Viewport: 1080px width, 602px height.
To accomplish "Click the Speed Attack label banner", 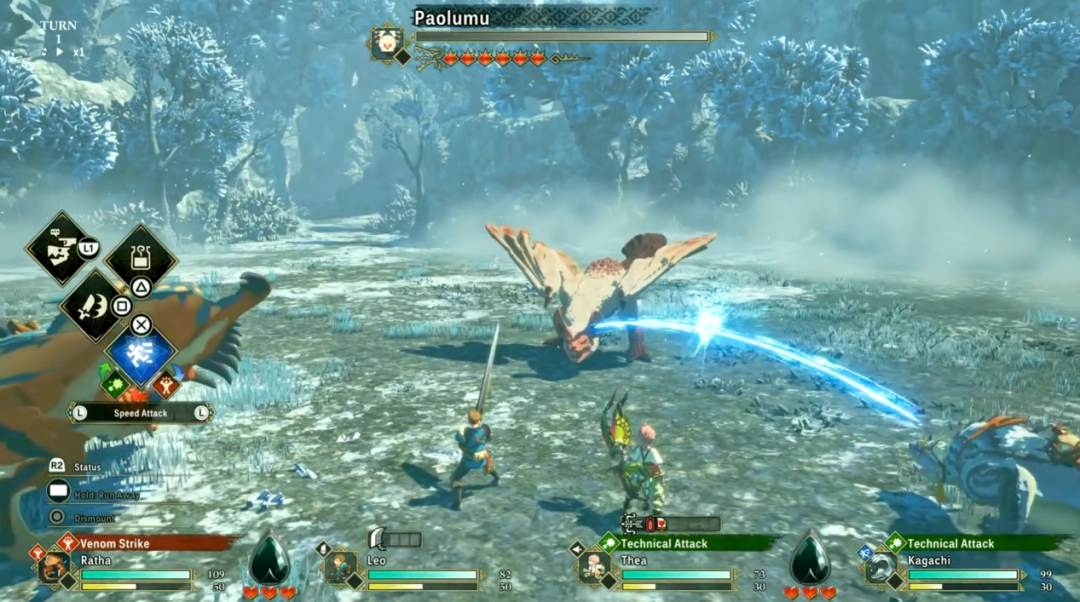I will coord(140,412).
